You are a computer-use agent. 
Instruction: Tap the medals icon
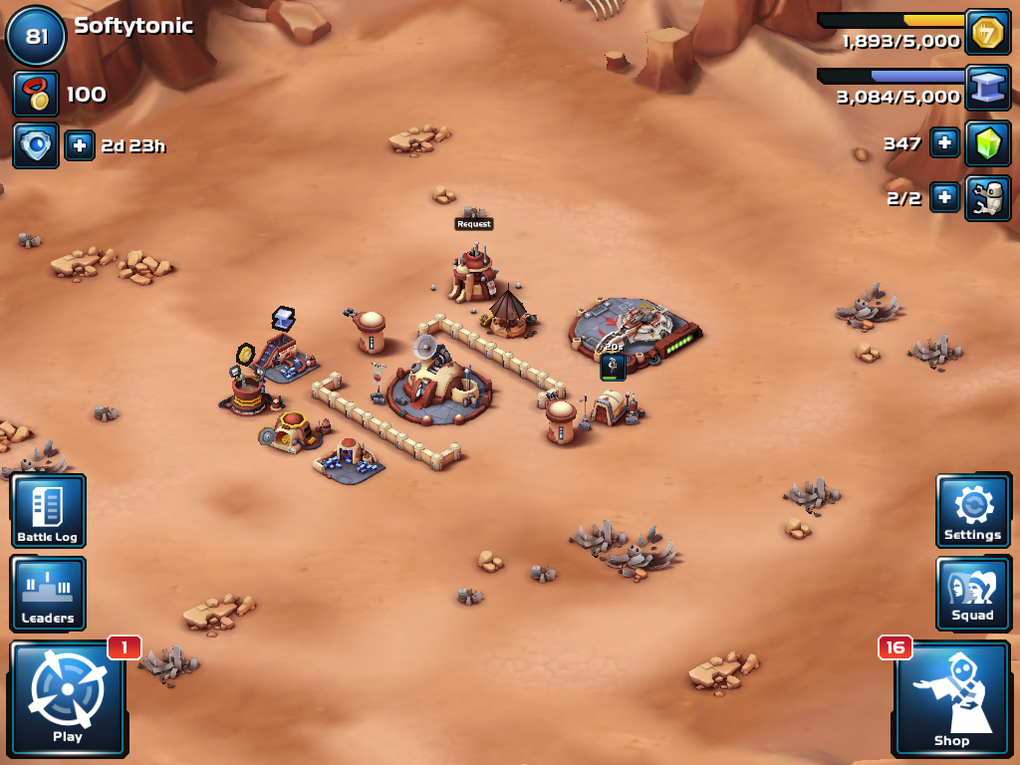coord(35,94)
